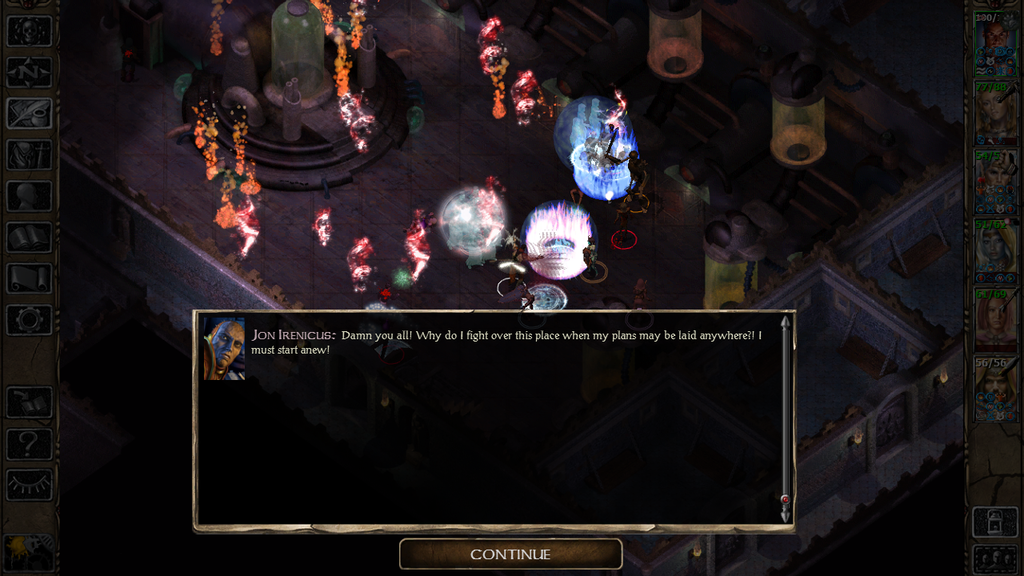Viewport: 1024px width, 576px height.
Task: Click Jon Irenicus's portrait in the dialogue box
Action: click(x=225, y=349)
